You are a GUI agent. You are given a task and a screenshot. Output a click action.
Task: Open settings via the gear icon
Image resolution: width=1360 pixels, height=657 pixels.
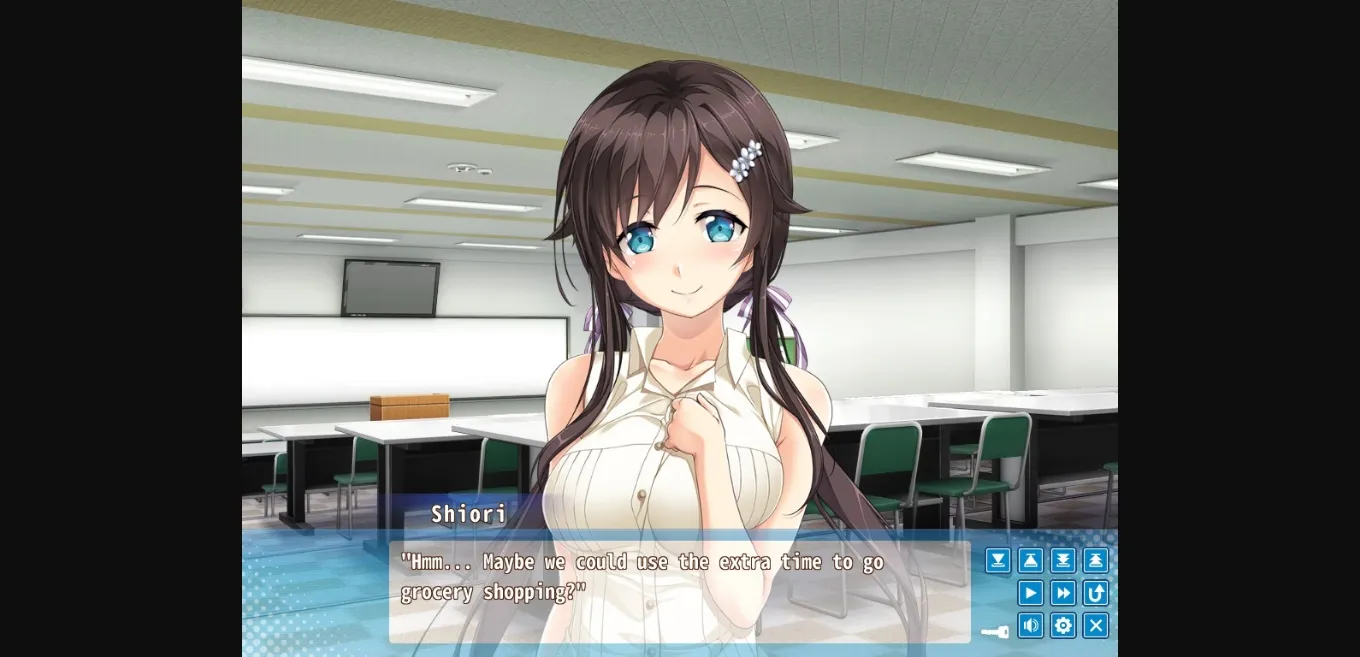pyautogui.click(x=1063, y=626)
